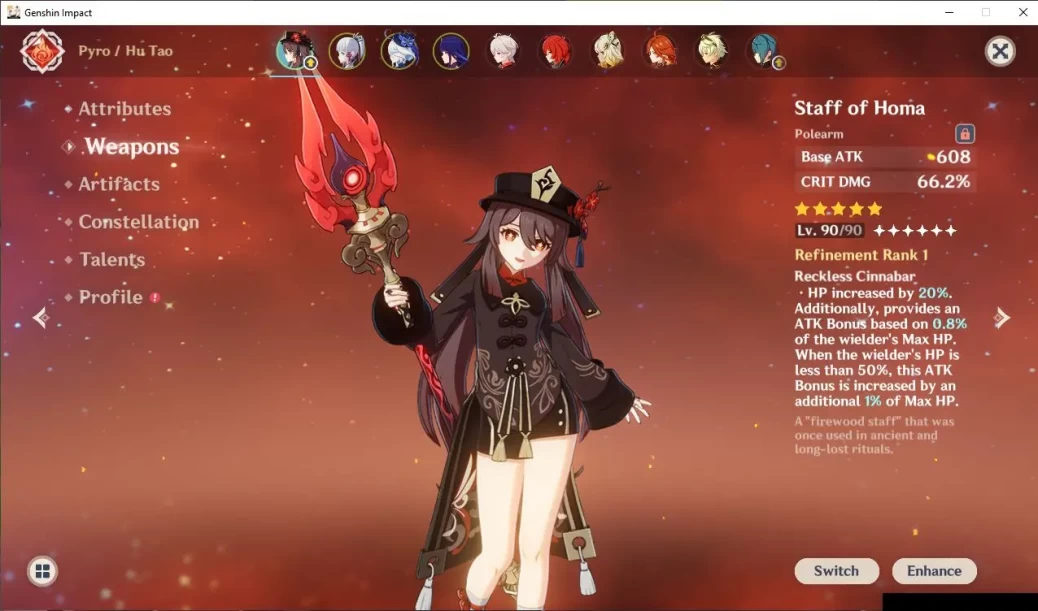The image size is (1038, 611).
Task: Enhance the Staff of Homa
Action: point(934,571)
